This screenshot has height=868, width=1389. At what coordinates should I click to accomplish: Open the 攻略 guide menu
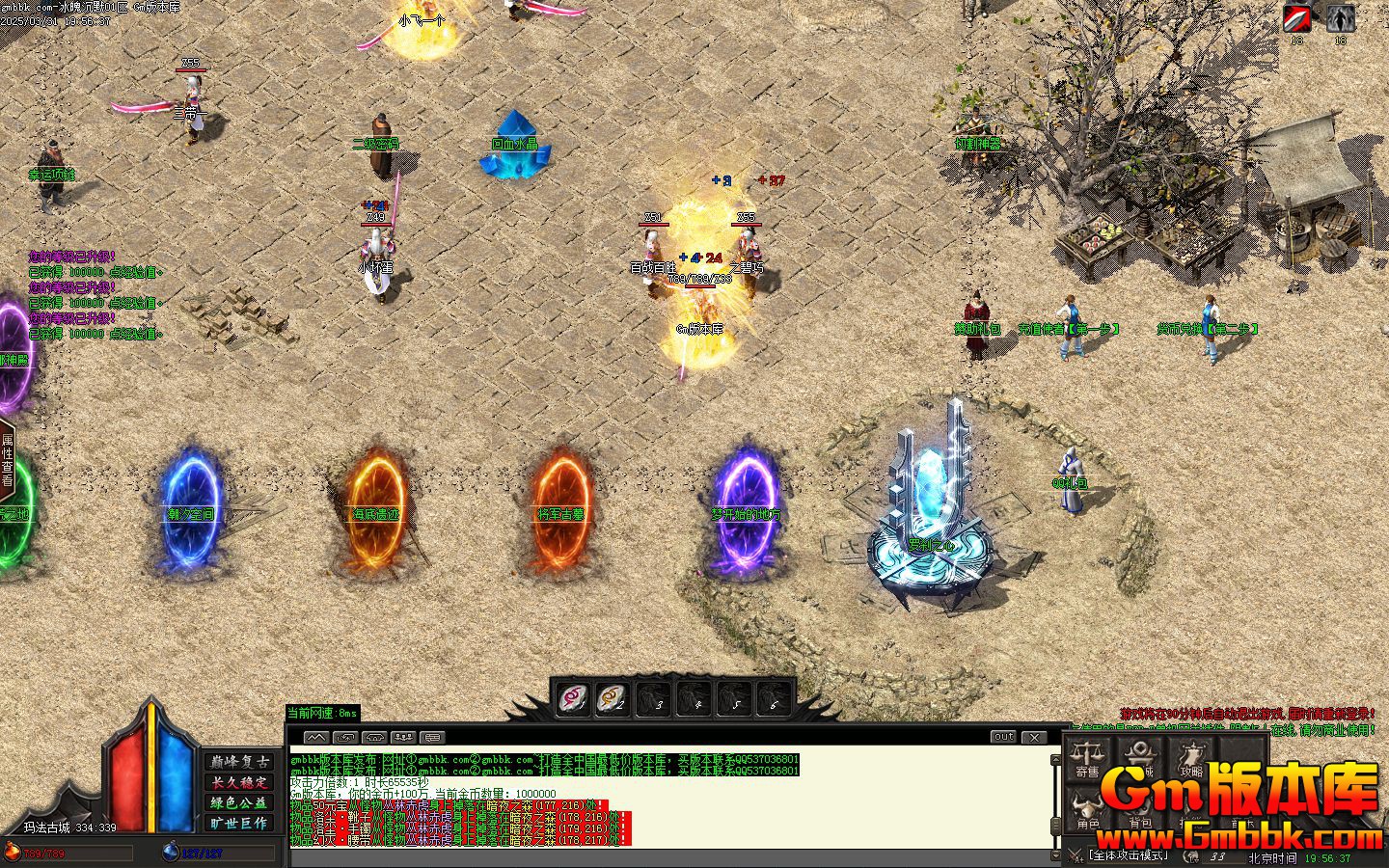pyautogui.click(x=1192, y=758)
